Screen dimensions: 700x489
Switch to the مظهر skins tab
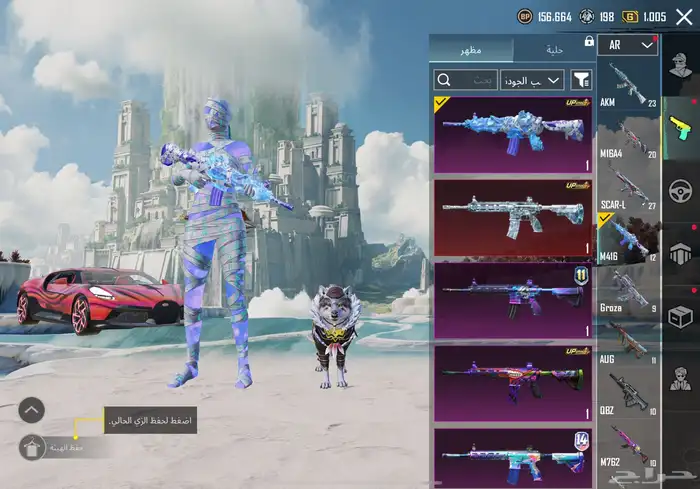coord(471,49)
